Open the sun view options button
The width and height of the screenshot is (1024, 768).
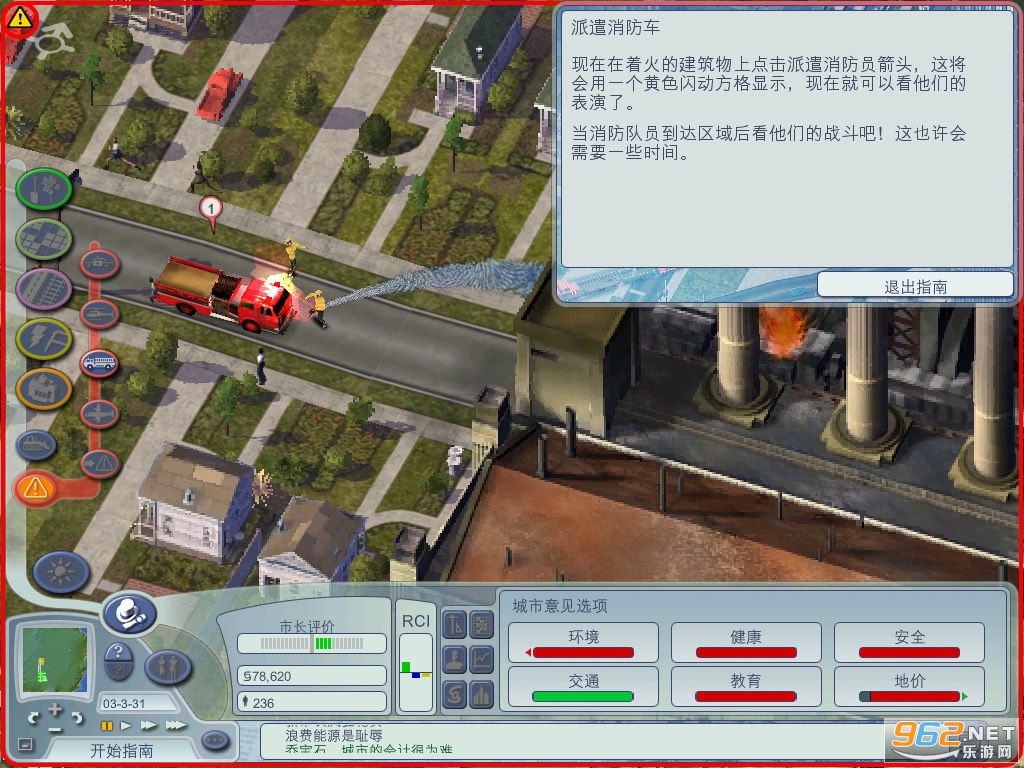(x=61, y=572)
